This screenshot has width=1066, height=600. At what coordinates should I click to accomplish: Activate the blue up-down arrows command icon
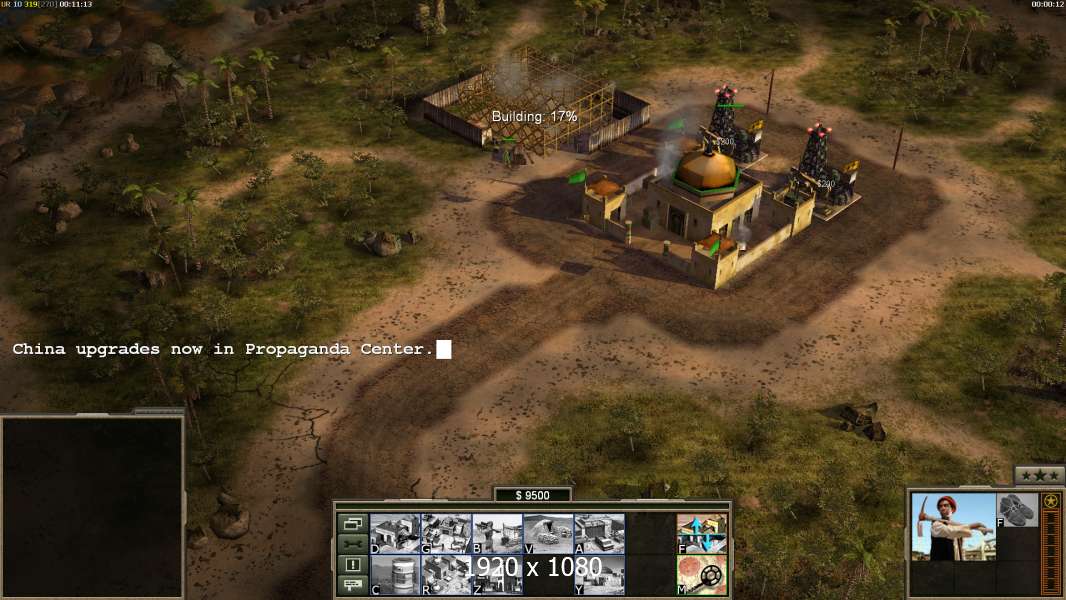point(702,534)
